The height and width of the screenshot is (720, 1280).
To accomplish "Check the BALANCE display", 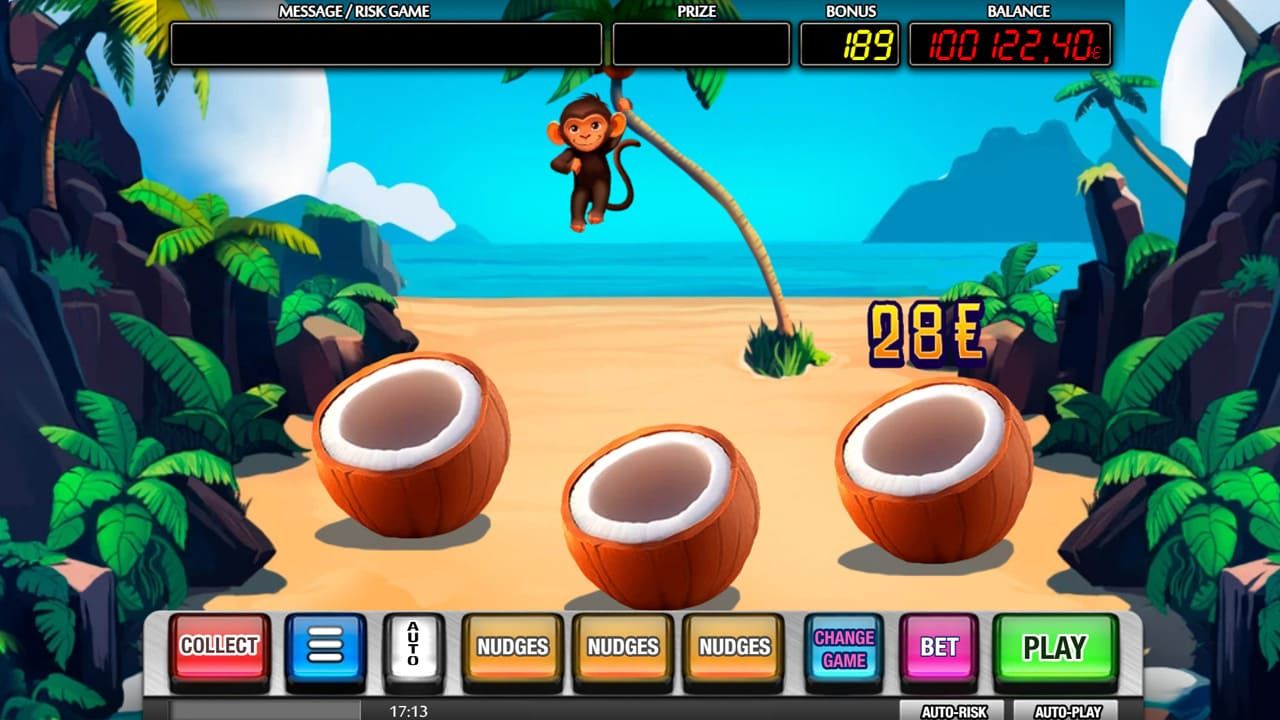I will click(1012, 43).
